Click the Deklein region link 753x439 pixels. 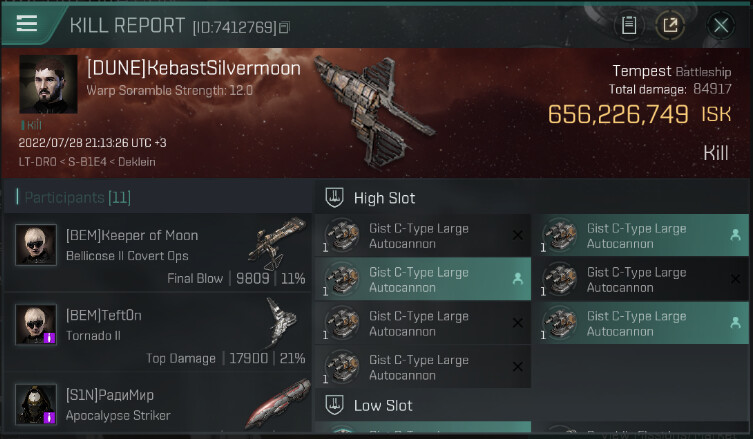[x=134, y=162]
